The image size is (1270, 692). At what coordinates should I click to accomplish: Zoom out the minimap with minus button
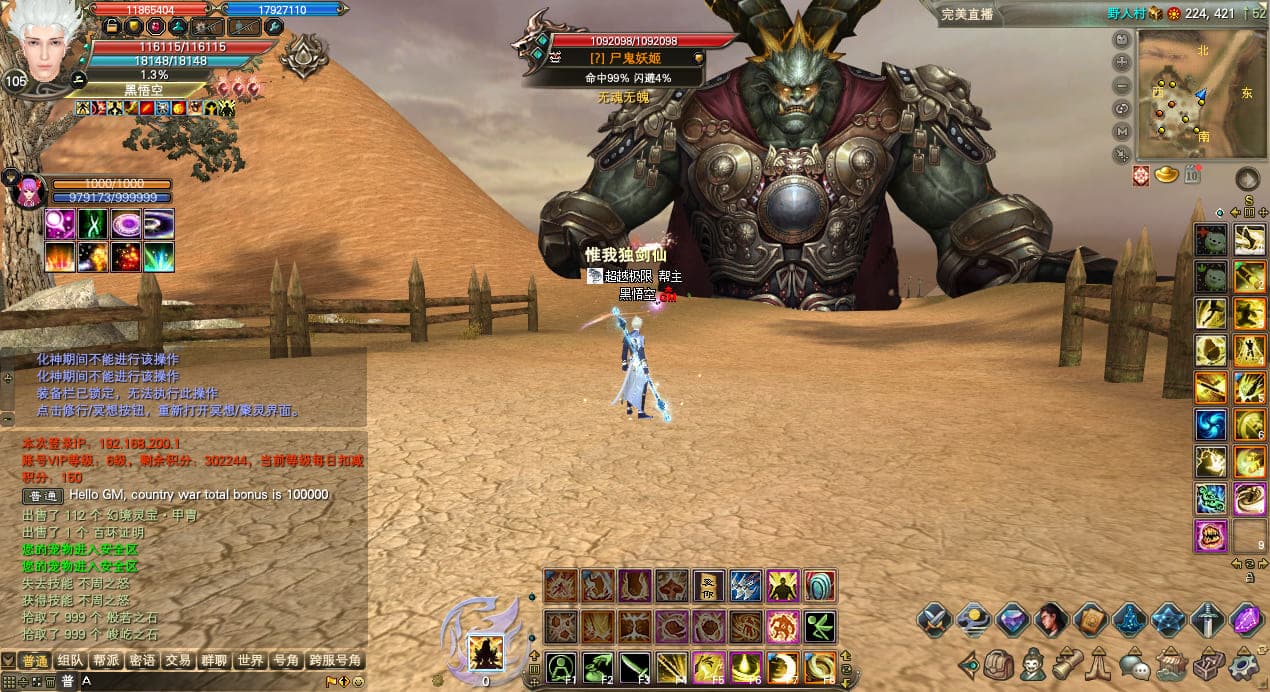pyautogui.click(x=1122, y=85)
